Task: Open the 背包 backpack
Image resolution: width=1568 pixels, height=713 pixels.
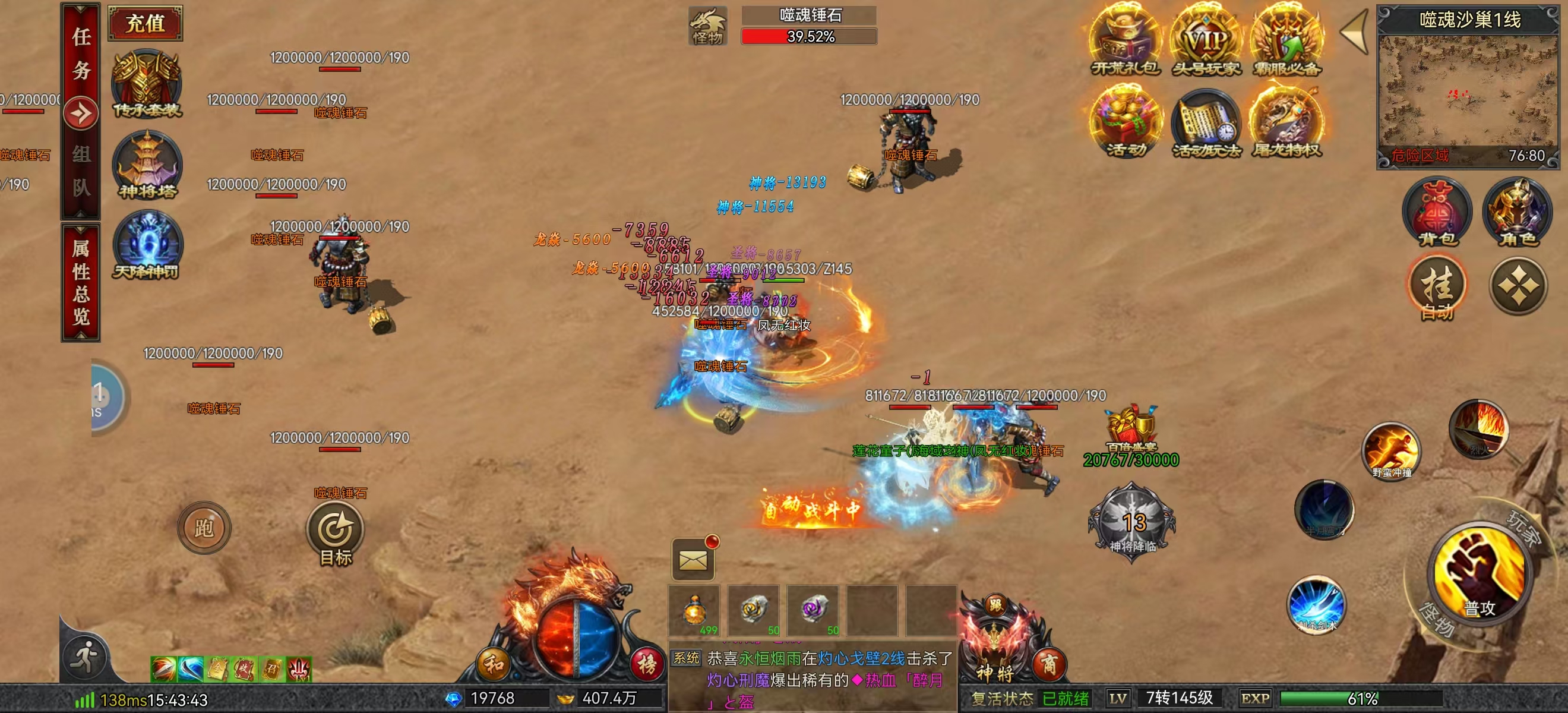Action: pyautogui.click(x=1437, y=212)
